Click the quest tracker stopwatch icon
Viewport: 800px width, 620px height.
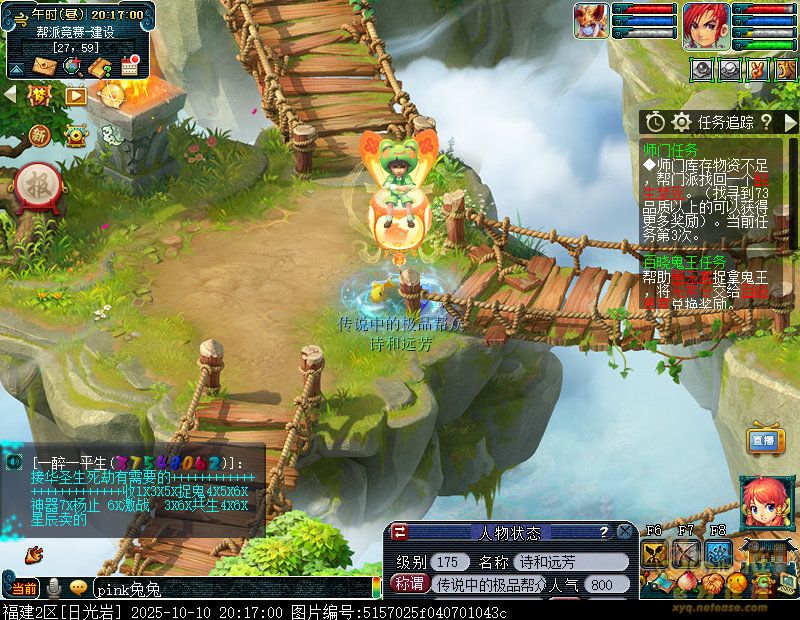pos(655,122)
